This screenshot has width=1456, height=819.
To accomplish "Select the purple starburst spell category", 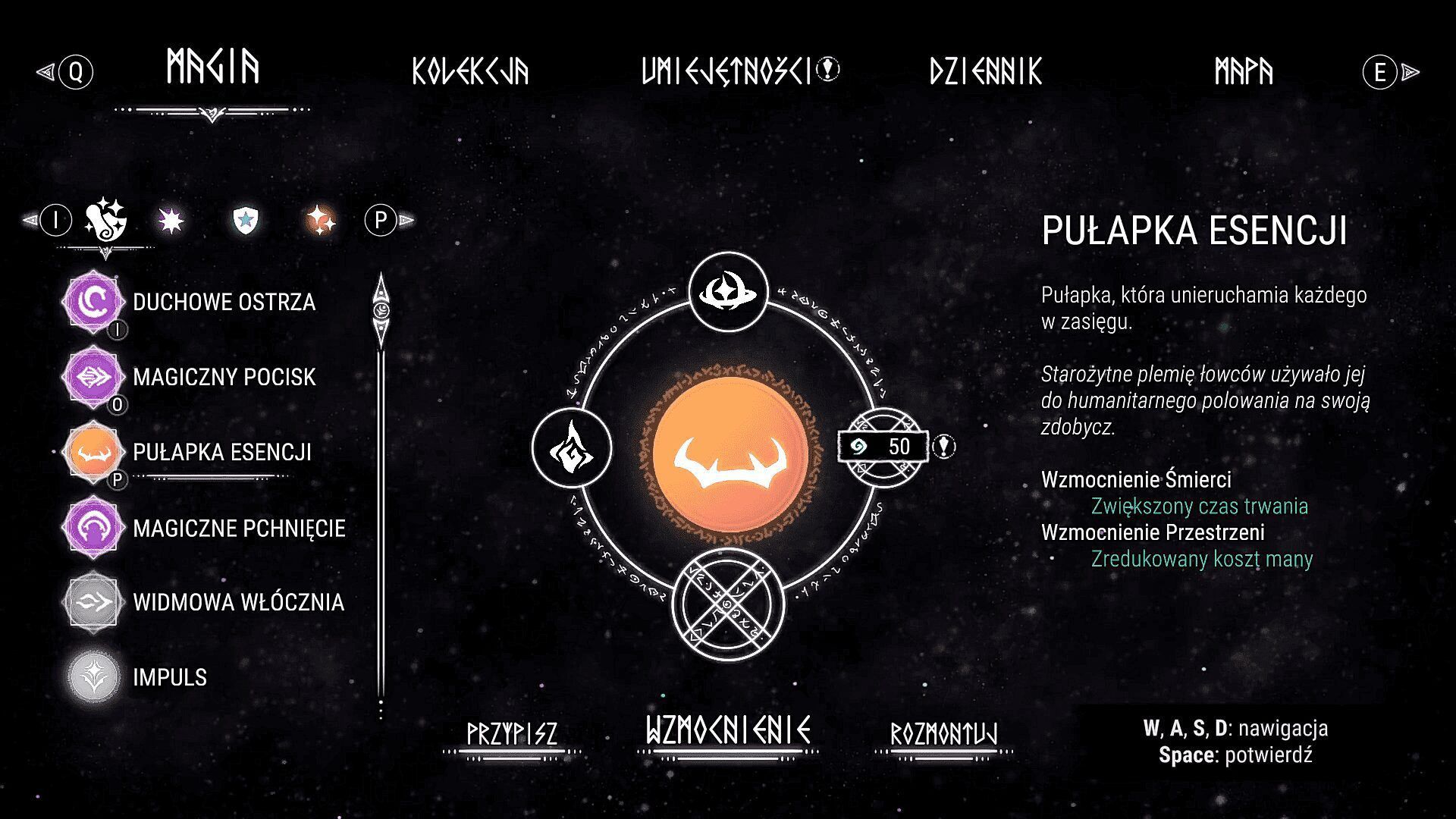I will [171, 221].
